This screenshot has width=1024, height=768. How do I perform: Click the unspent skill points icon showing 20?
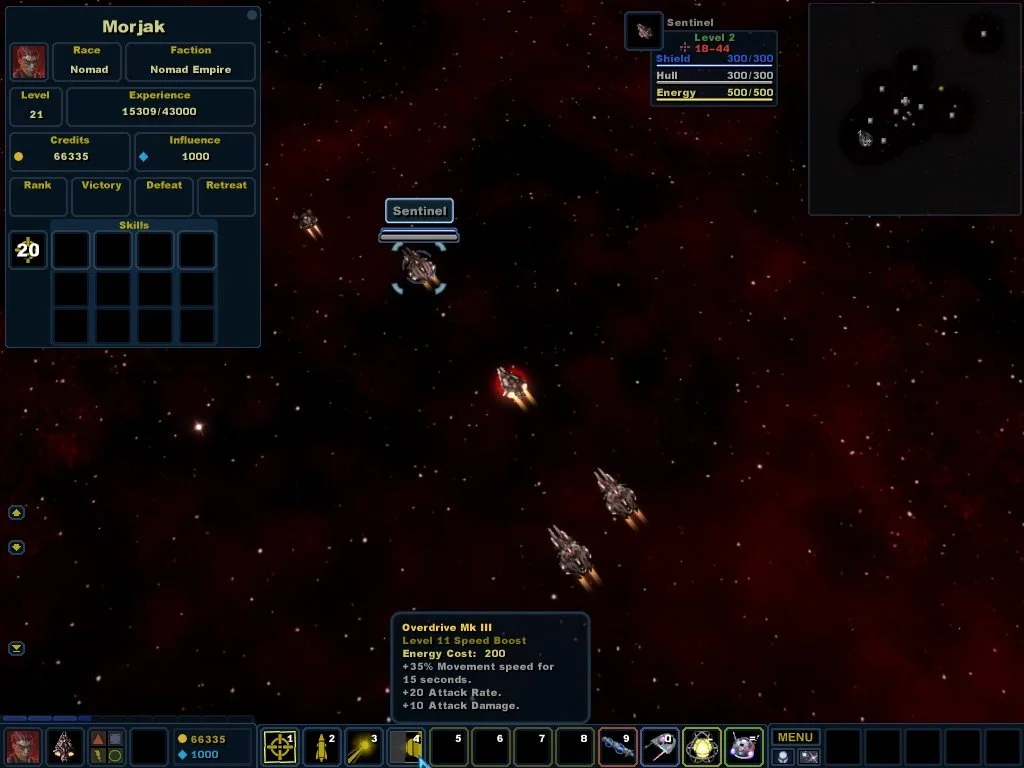coord(28,250)
